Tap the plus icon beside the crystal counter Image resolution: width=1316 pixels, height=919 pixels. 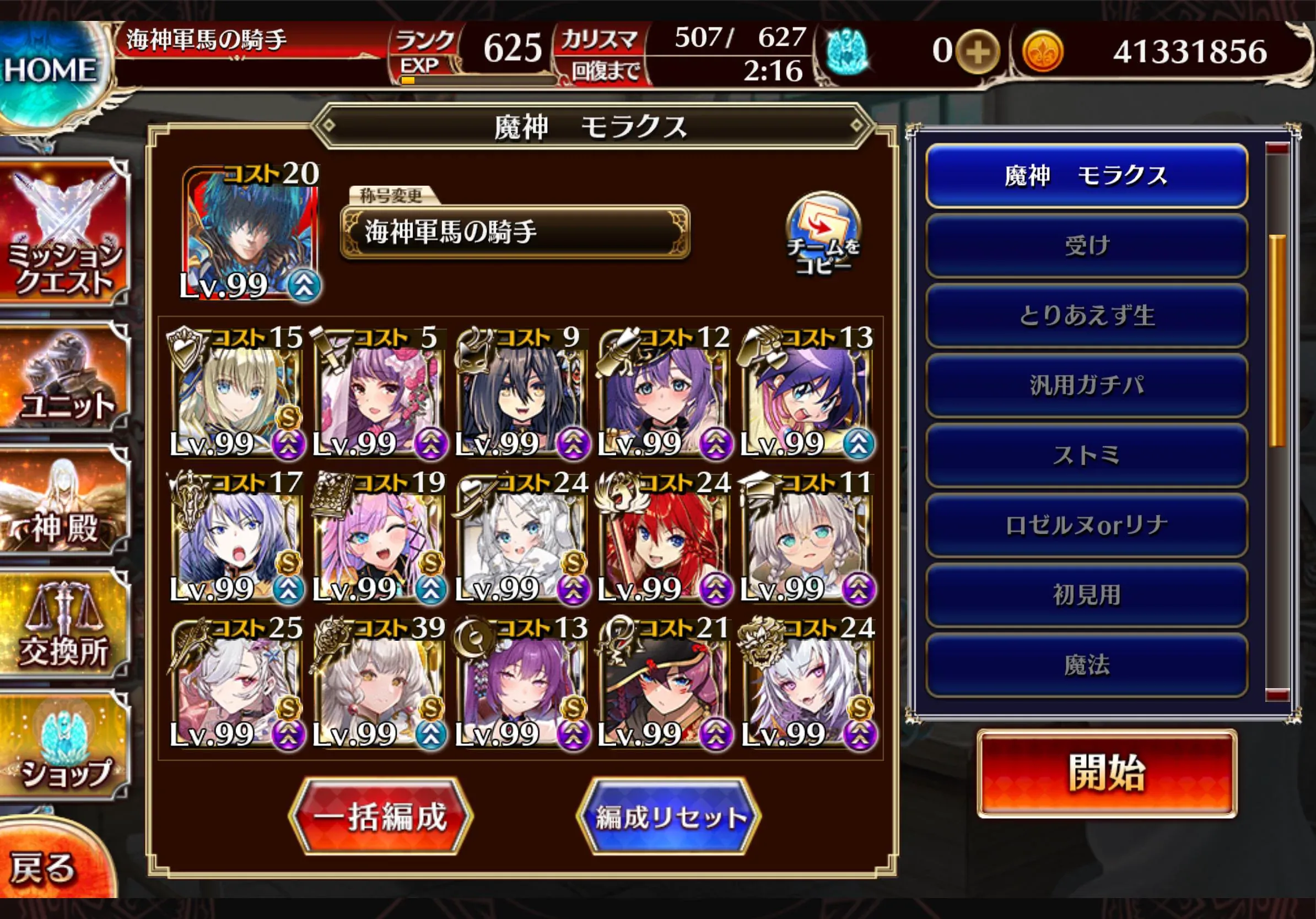coord(978,52)
